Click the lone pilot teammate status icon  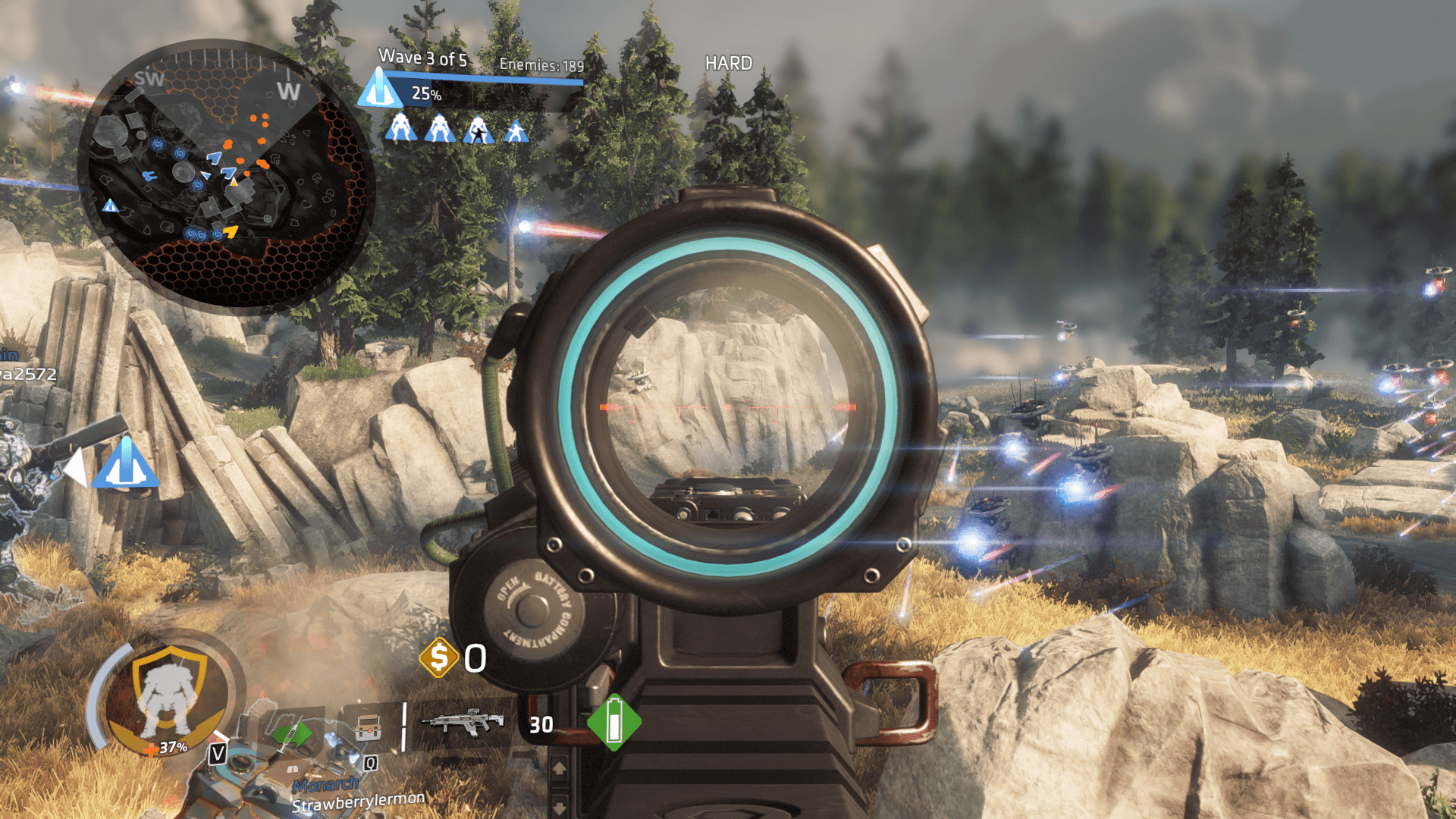516,131
